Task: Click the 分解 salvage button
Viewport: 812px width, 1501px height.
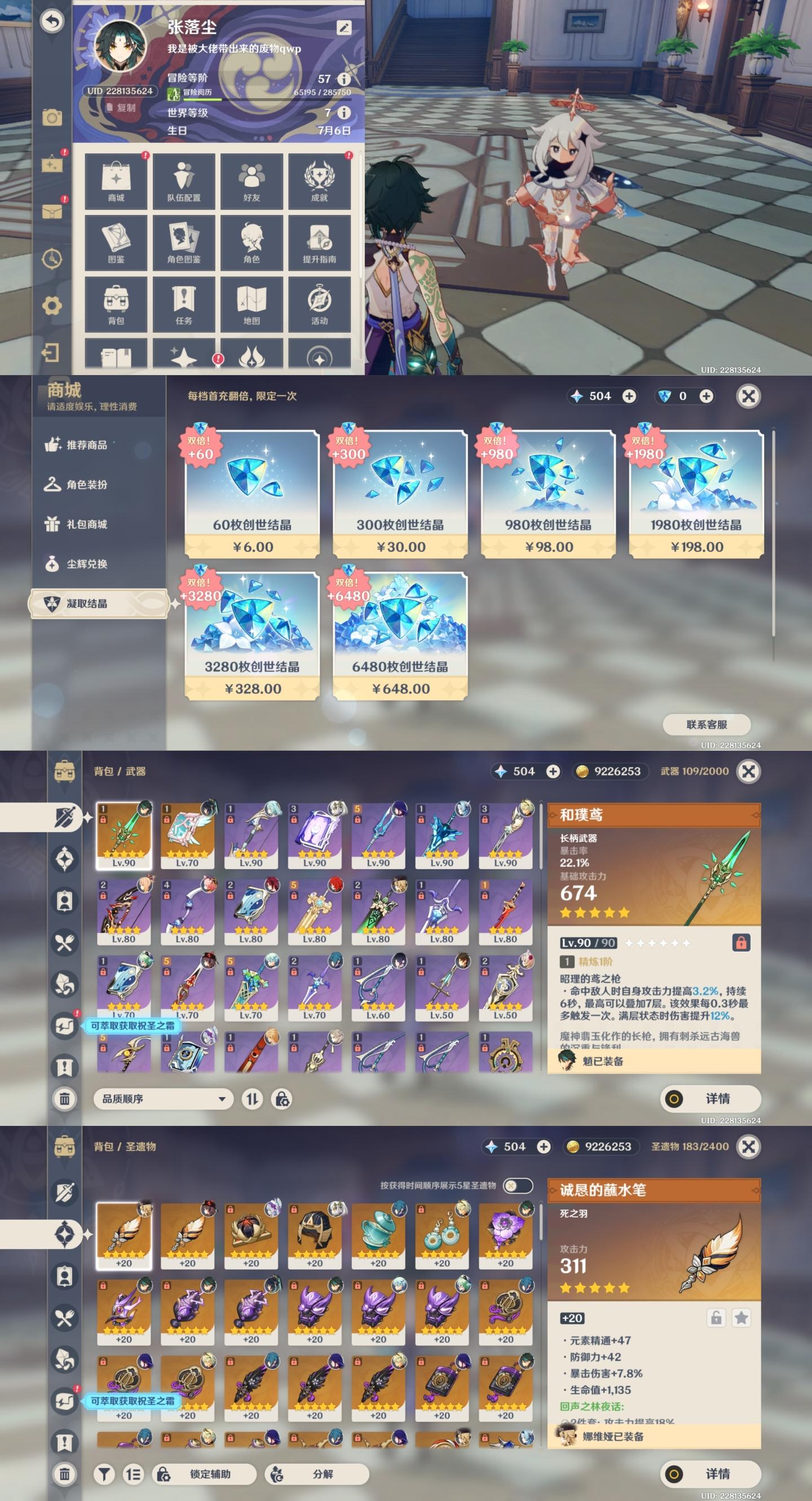Action: (x=317, y=1473)
